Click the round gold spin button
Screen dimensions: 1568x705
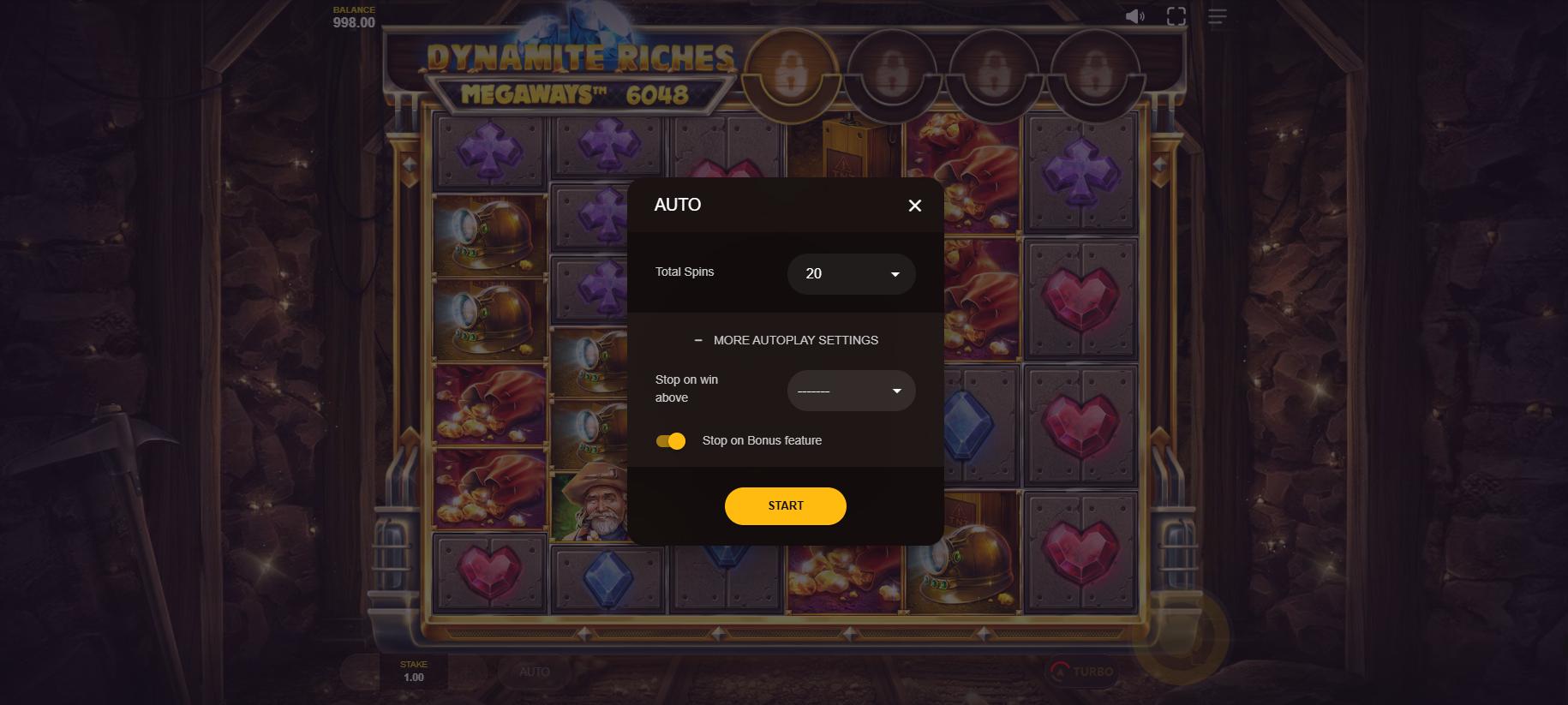(x=1181, y=636)
